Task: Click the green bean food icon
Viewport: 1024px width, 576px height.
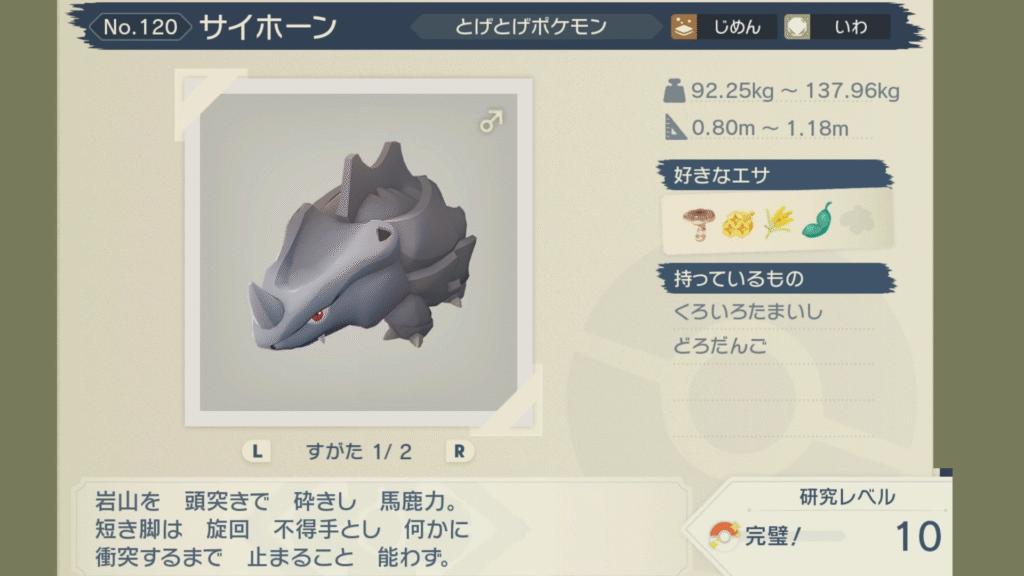Action: click(817, 220)
